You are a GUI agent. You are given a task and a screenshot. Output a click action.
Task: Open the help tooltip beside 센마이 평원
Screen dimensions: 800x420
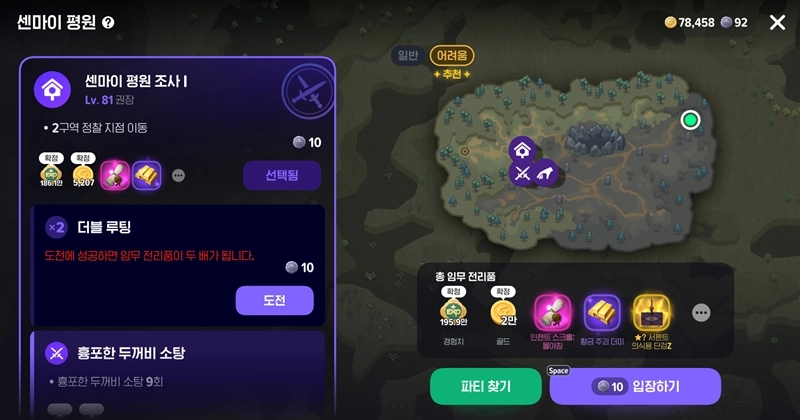(x=108, y=23)
